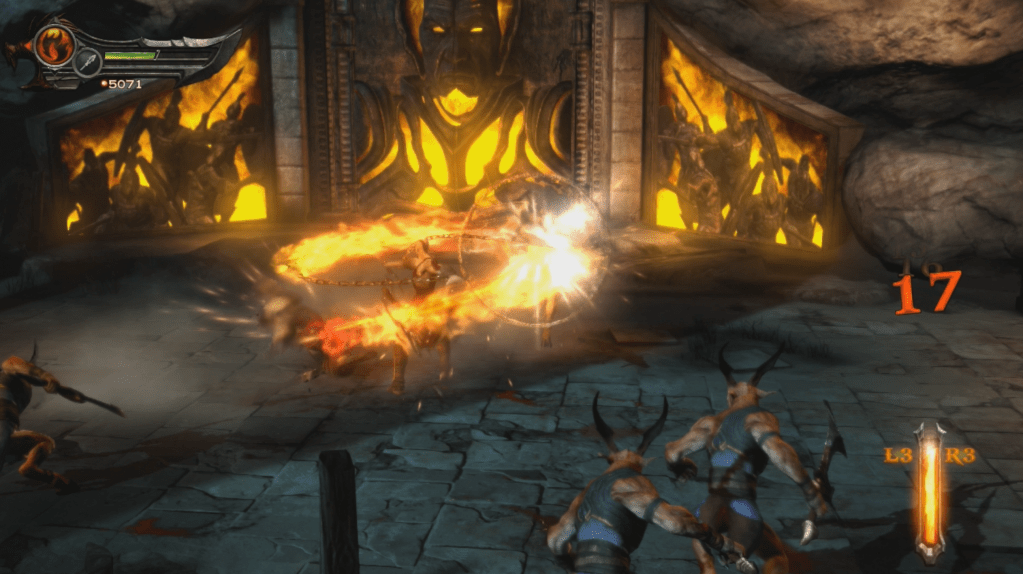Viewport: 1023px width, 574px height.
Task: Click the arrow item icon
Action: pyautogui.click(x=87, y=62)
